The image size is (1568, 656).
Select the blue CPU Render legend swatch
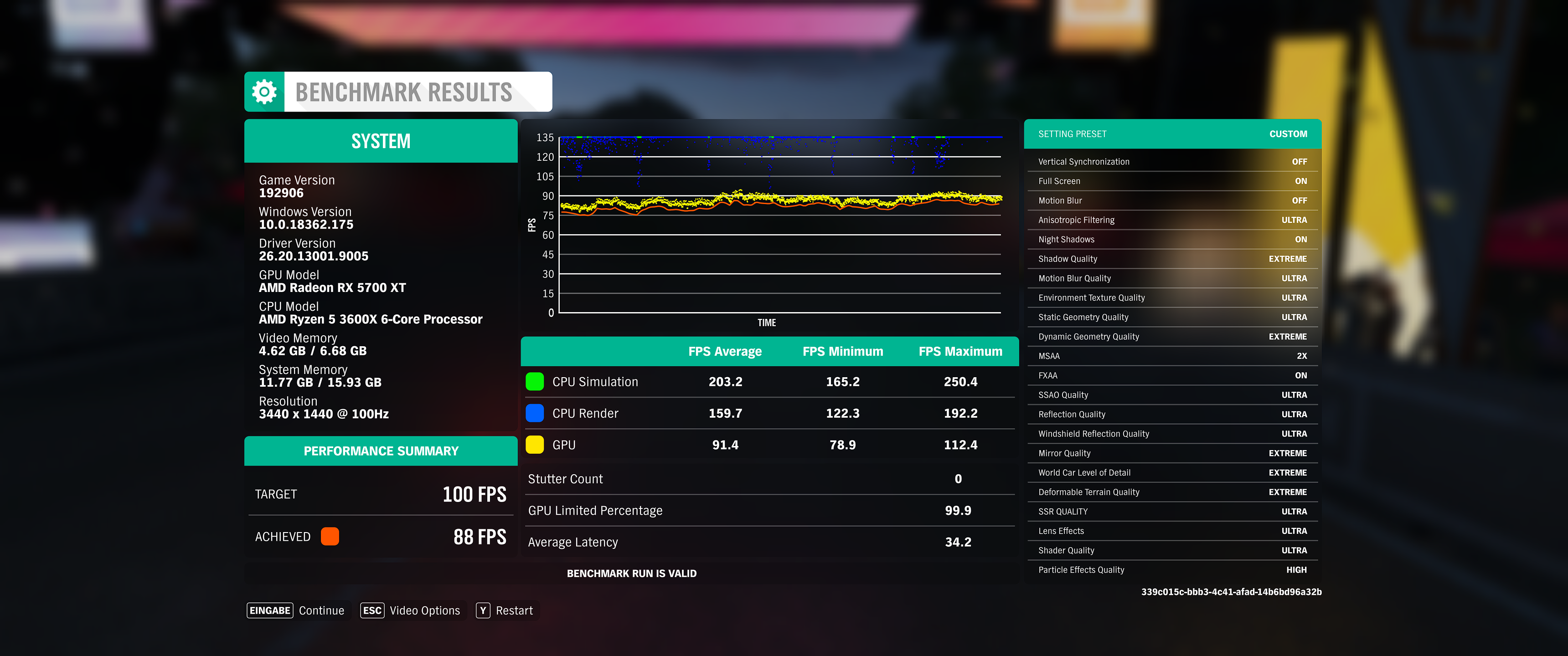click(534, 413)
